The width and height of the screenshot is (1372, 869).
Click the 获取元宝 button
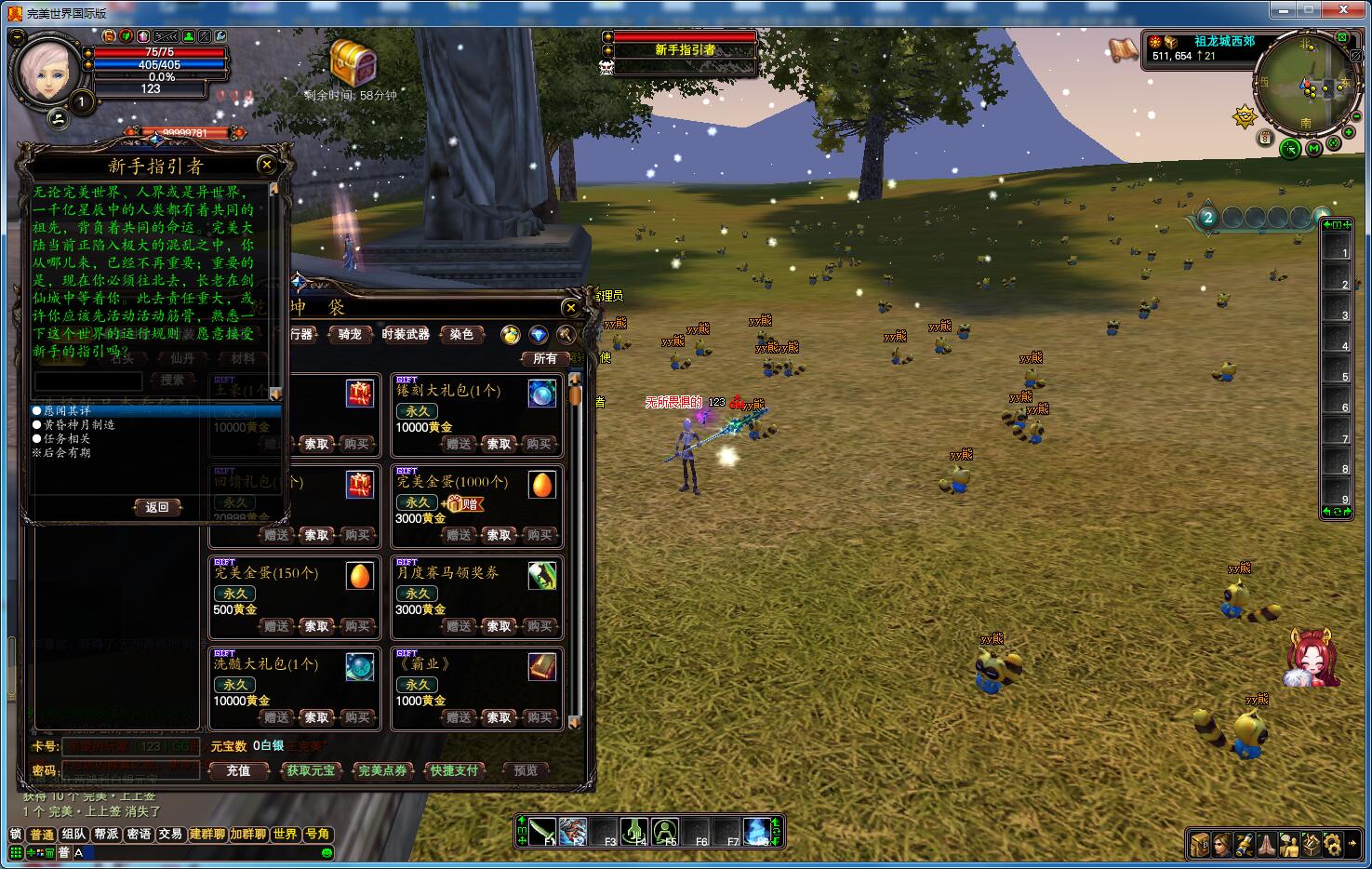point(311,770)
